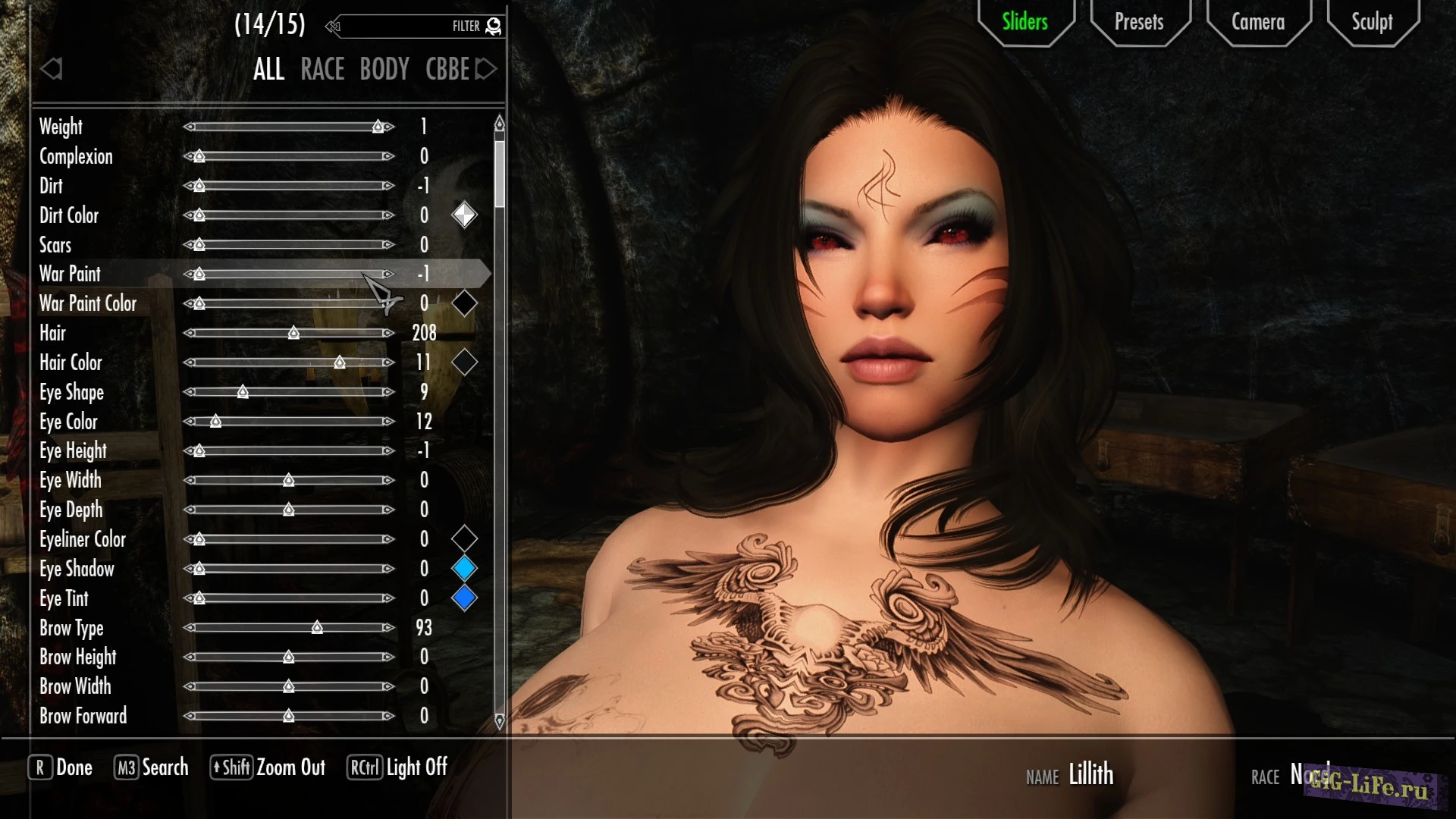Image resolution: width=1456 pixels, height=819 pixels.
Task: Click the filter text field
Action: tap(394, 27)
